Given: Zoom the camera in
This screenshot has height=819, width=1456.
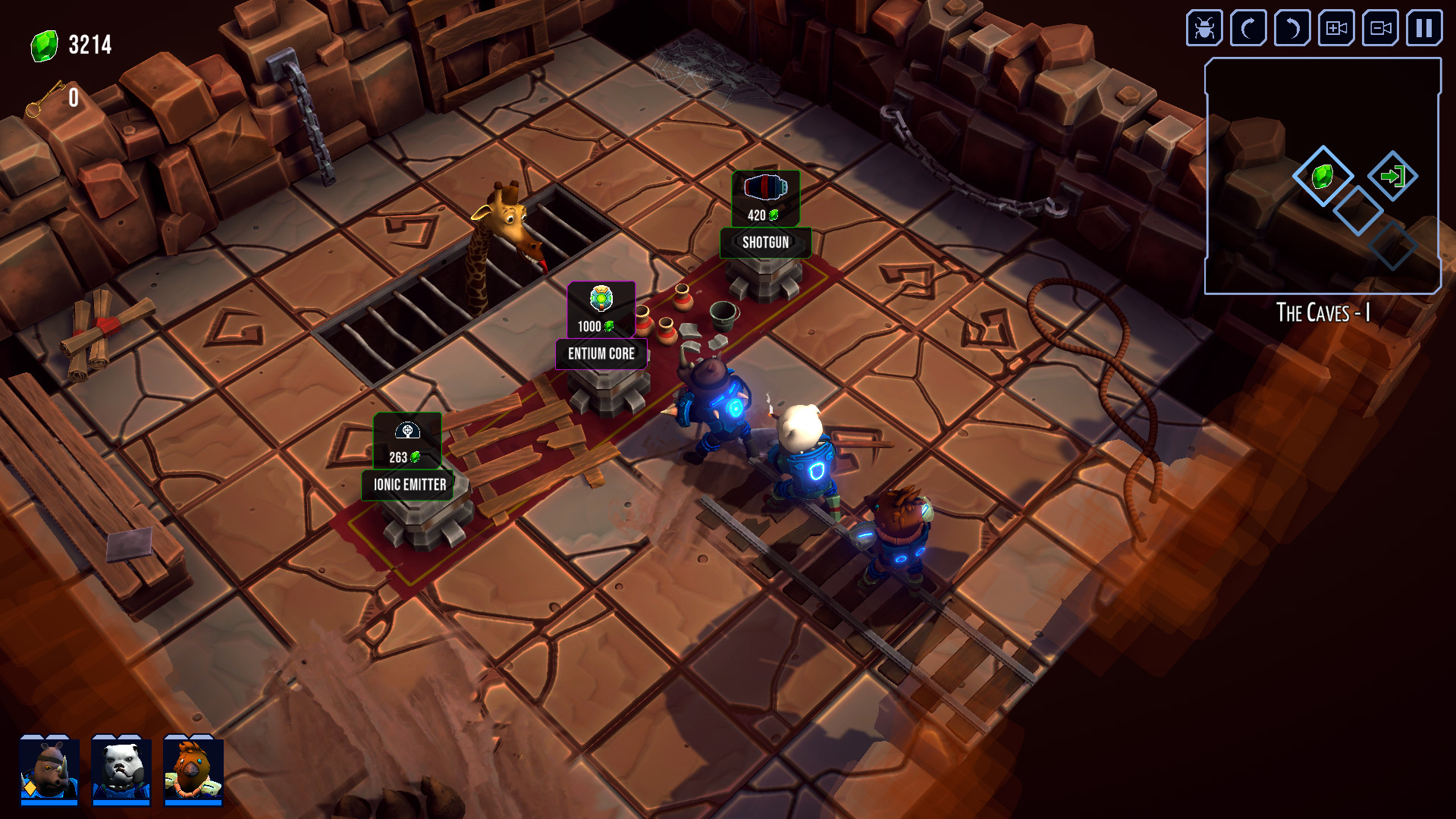Looking at the screenshot, I should 1335,29.
